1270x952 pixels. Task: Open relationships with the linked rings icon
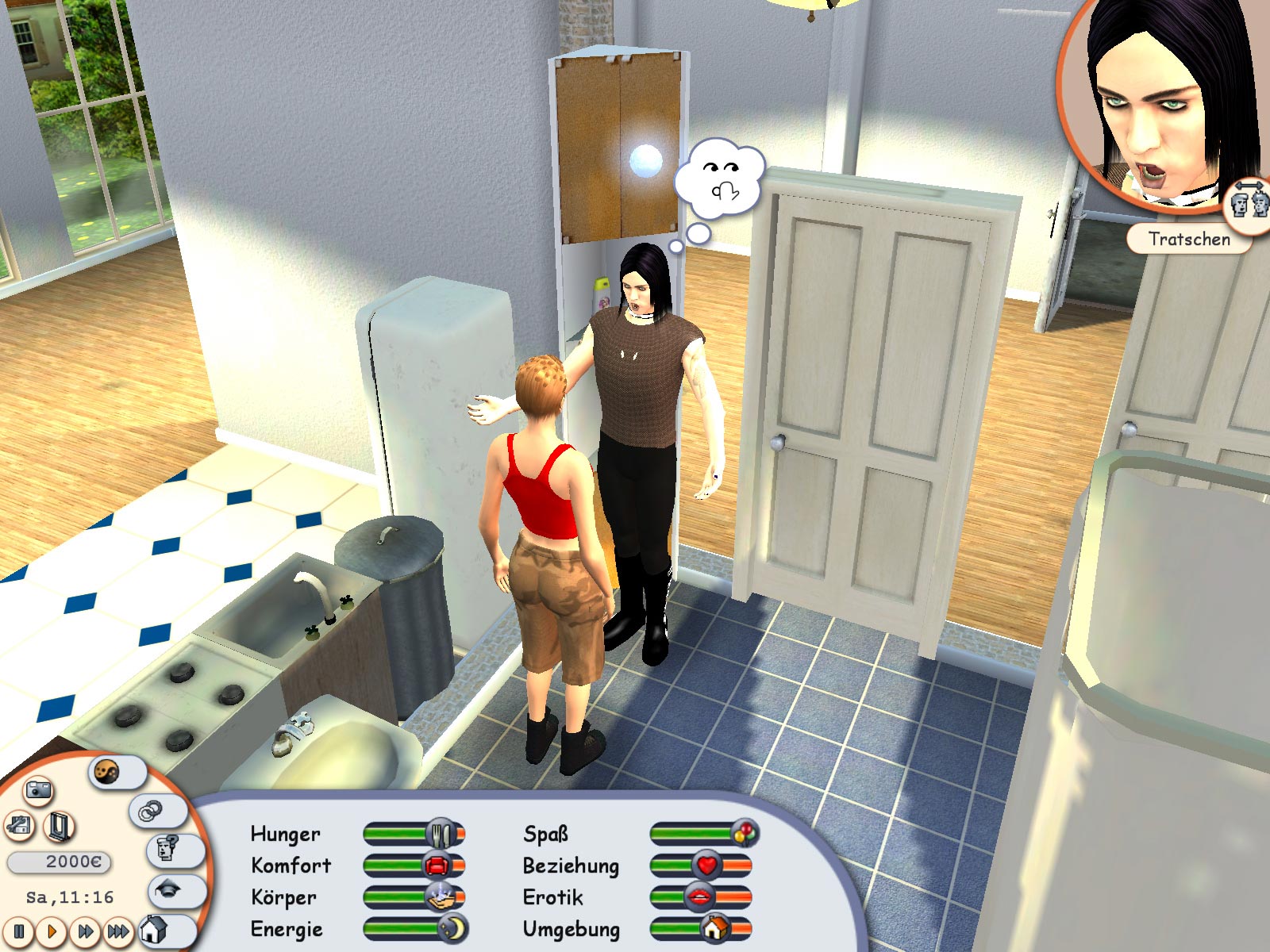pos(151,812)
